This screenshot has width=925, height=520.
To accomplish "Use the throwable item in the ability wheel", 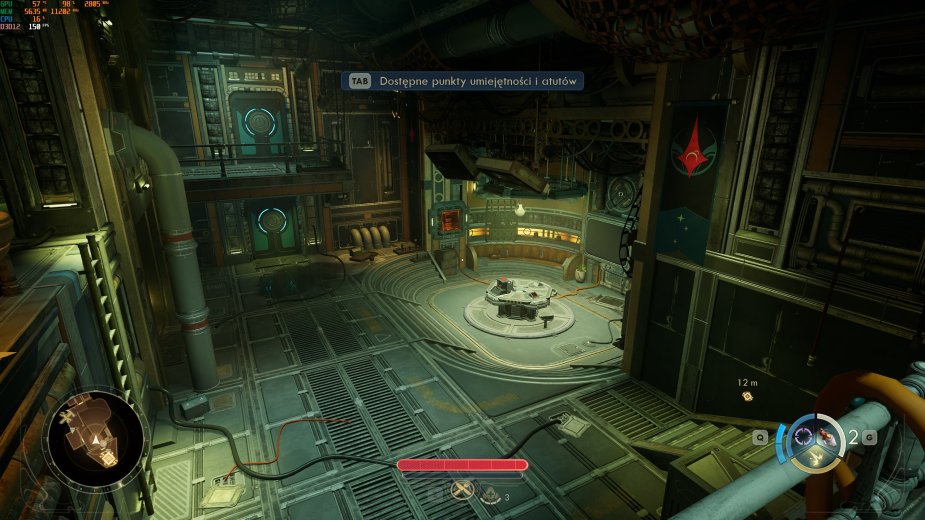I will [x=827, y=436].
